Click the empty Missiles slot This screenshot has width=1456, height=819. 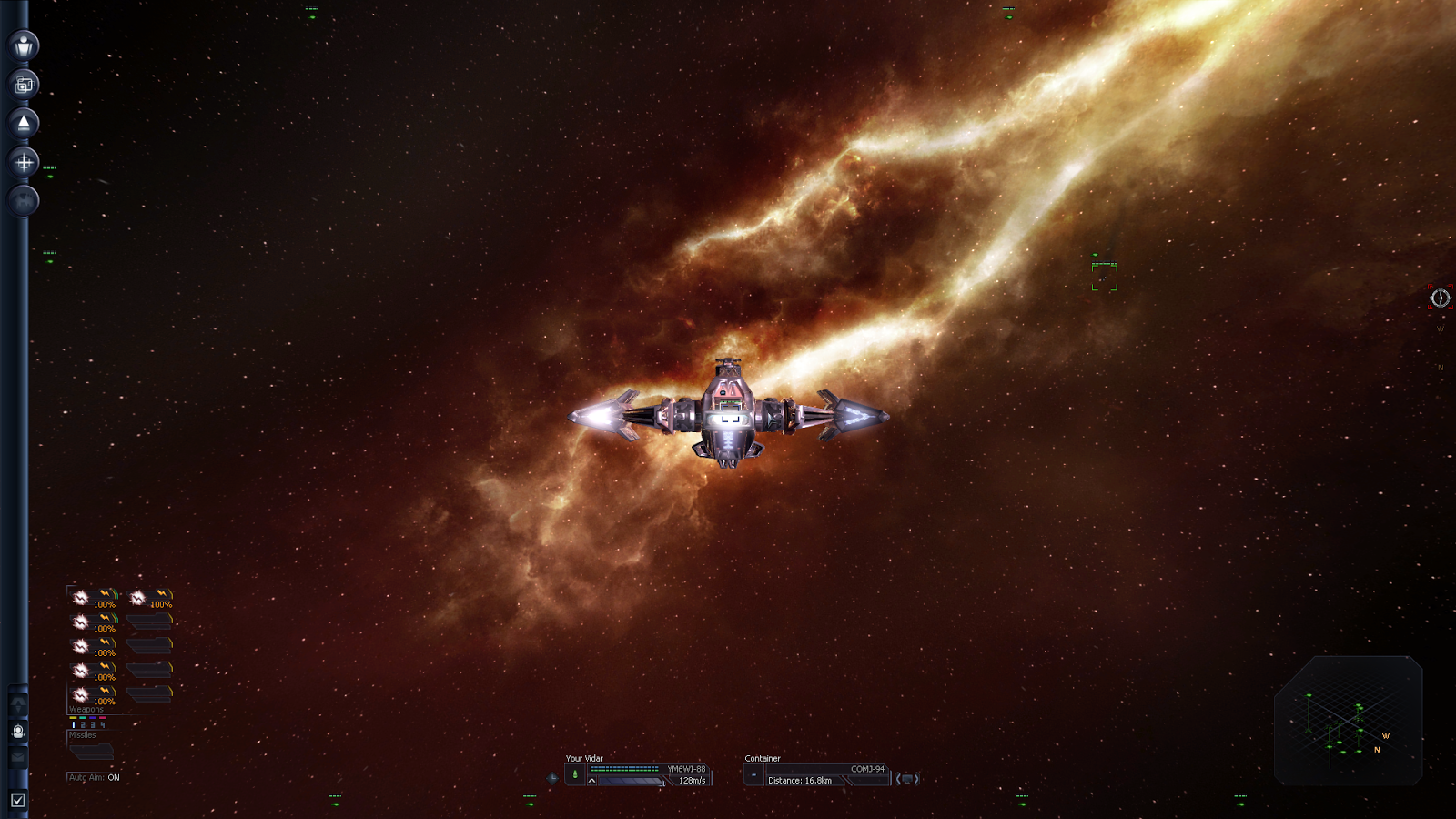[x=91, y=752]
